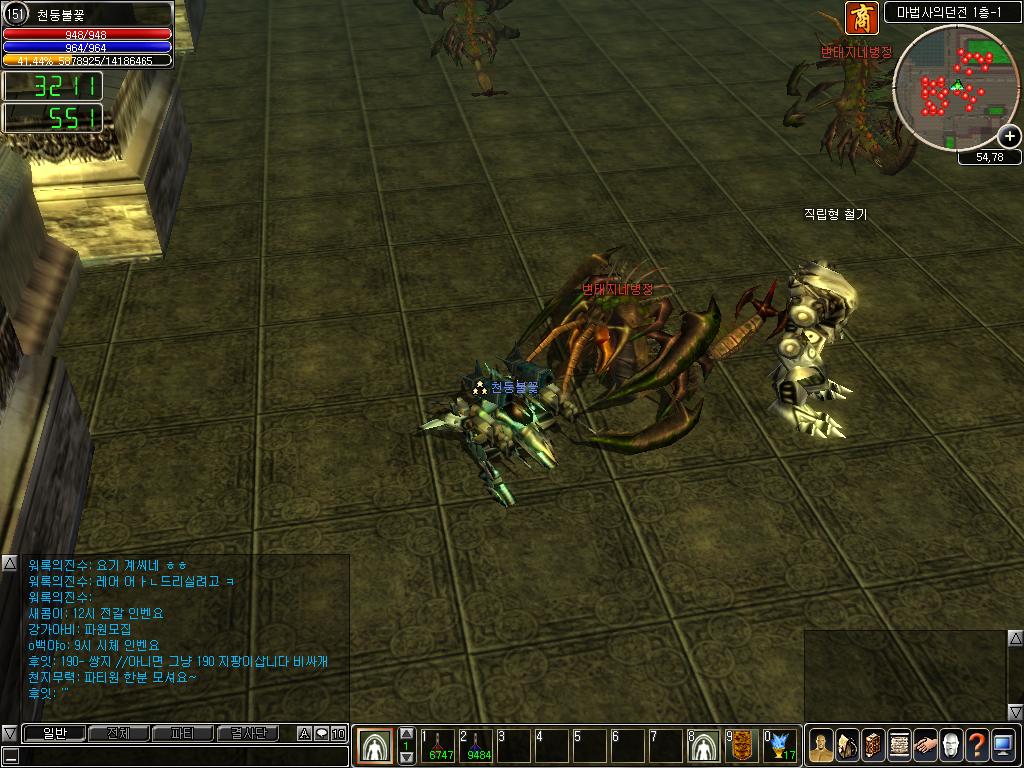Screen dimensions: 1024x768
Task: Open the inventory bag icon
Action: point(847,746)
